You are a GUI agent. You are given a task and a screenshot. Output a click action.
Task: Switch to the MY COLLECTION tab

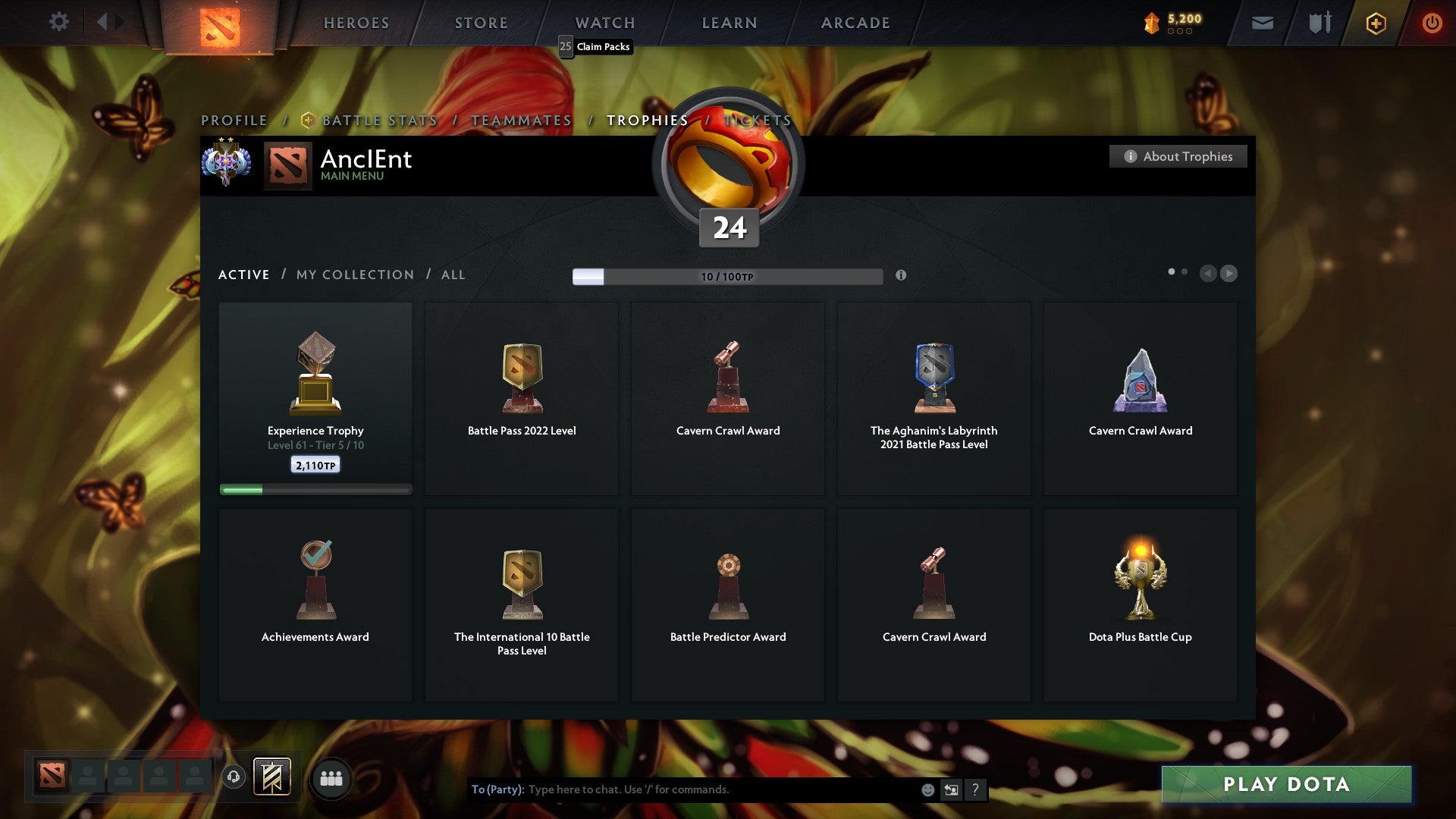click(354, 275)
